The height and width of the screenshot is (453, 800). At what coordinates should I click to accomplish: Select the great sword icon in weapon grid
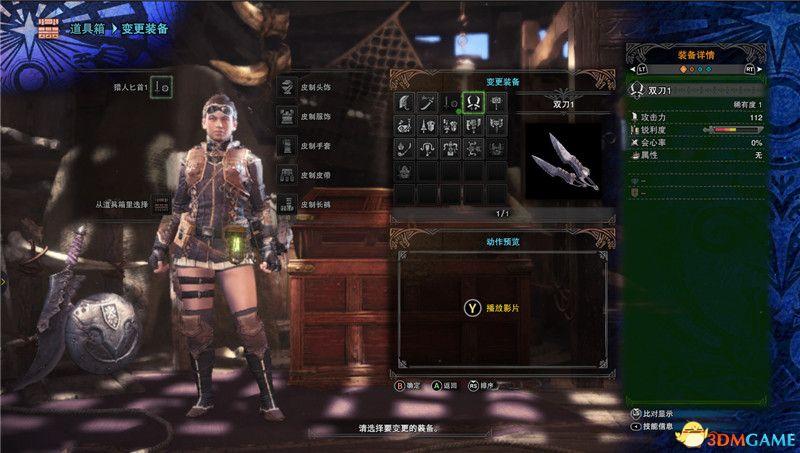[404, 102]
